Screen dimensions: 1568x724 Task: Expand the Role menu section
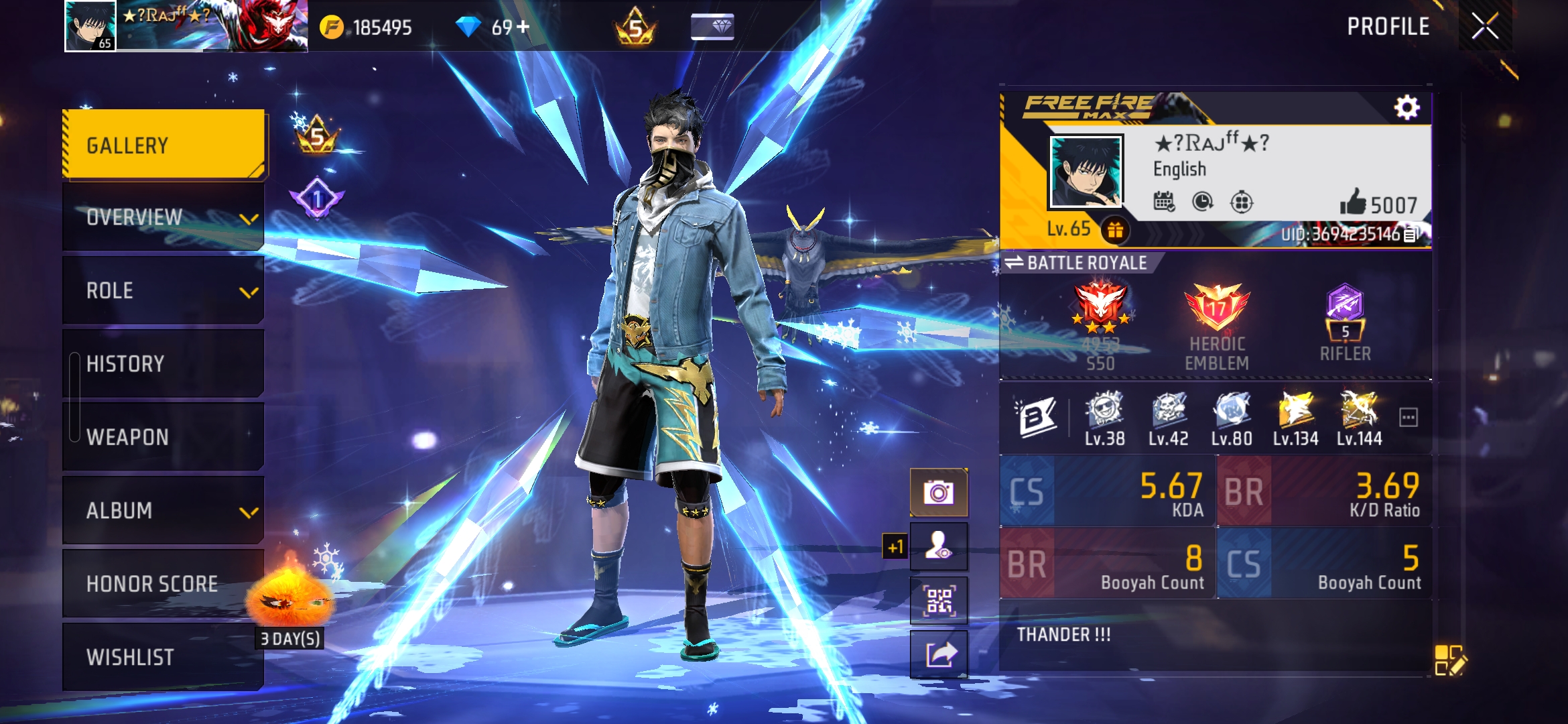click(164, 291)
